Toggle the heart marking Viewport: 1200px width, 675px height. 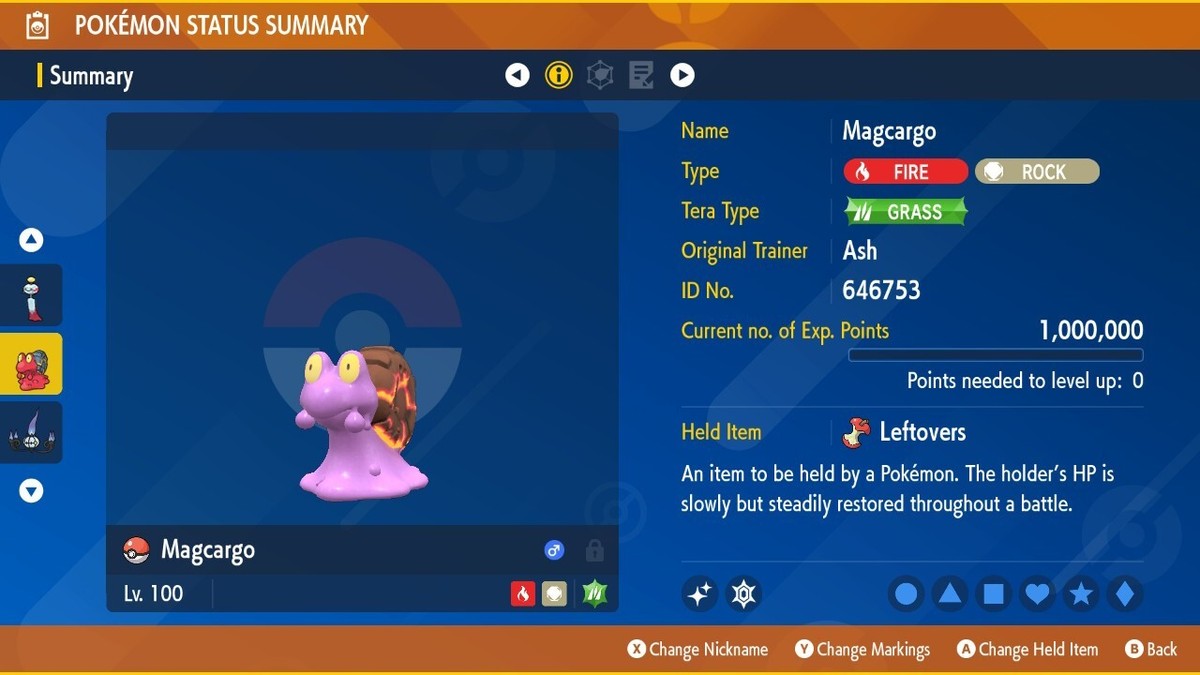point(1038,594)
